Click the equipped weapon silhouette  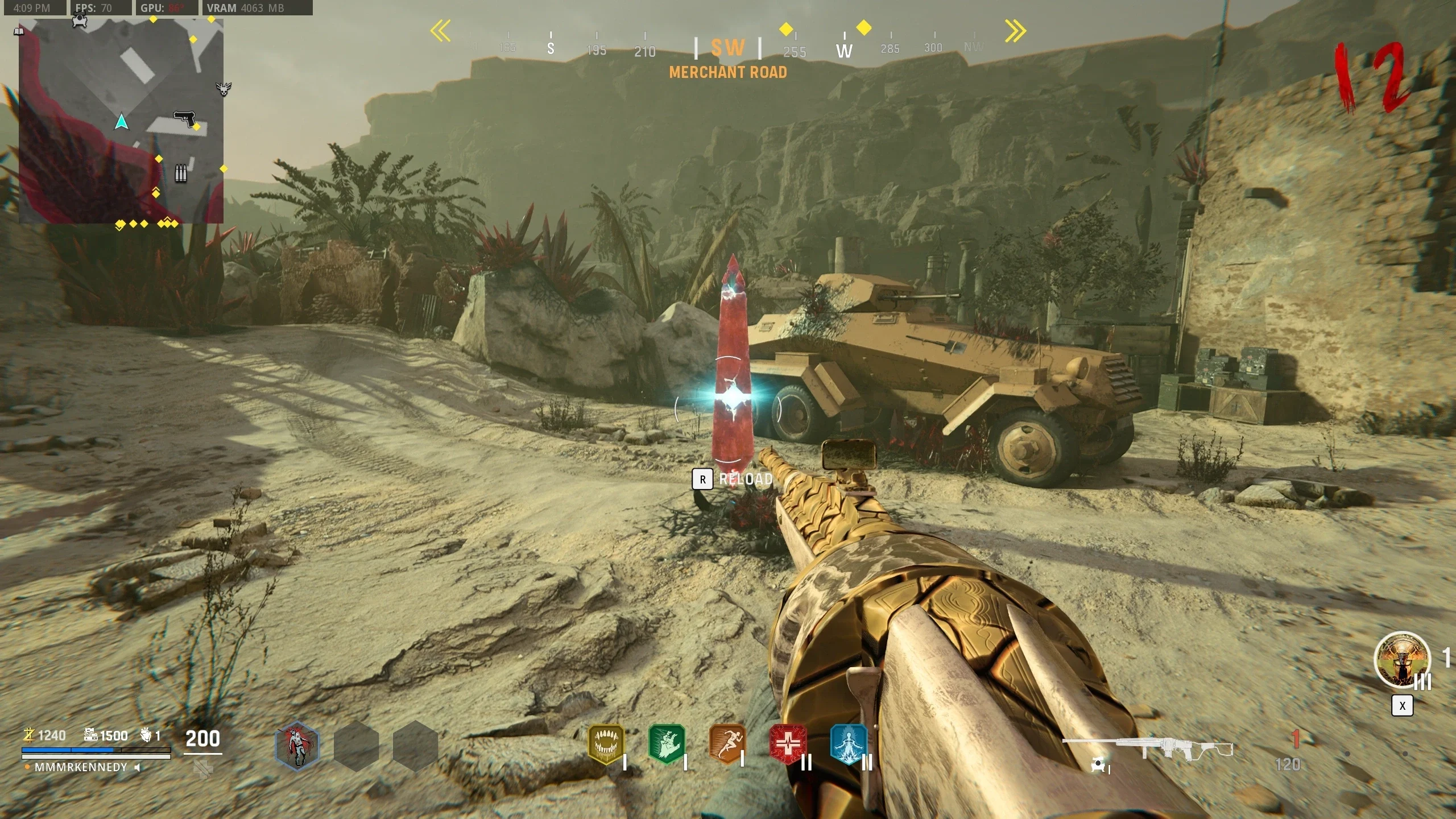[1147, 748]
